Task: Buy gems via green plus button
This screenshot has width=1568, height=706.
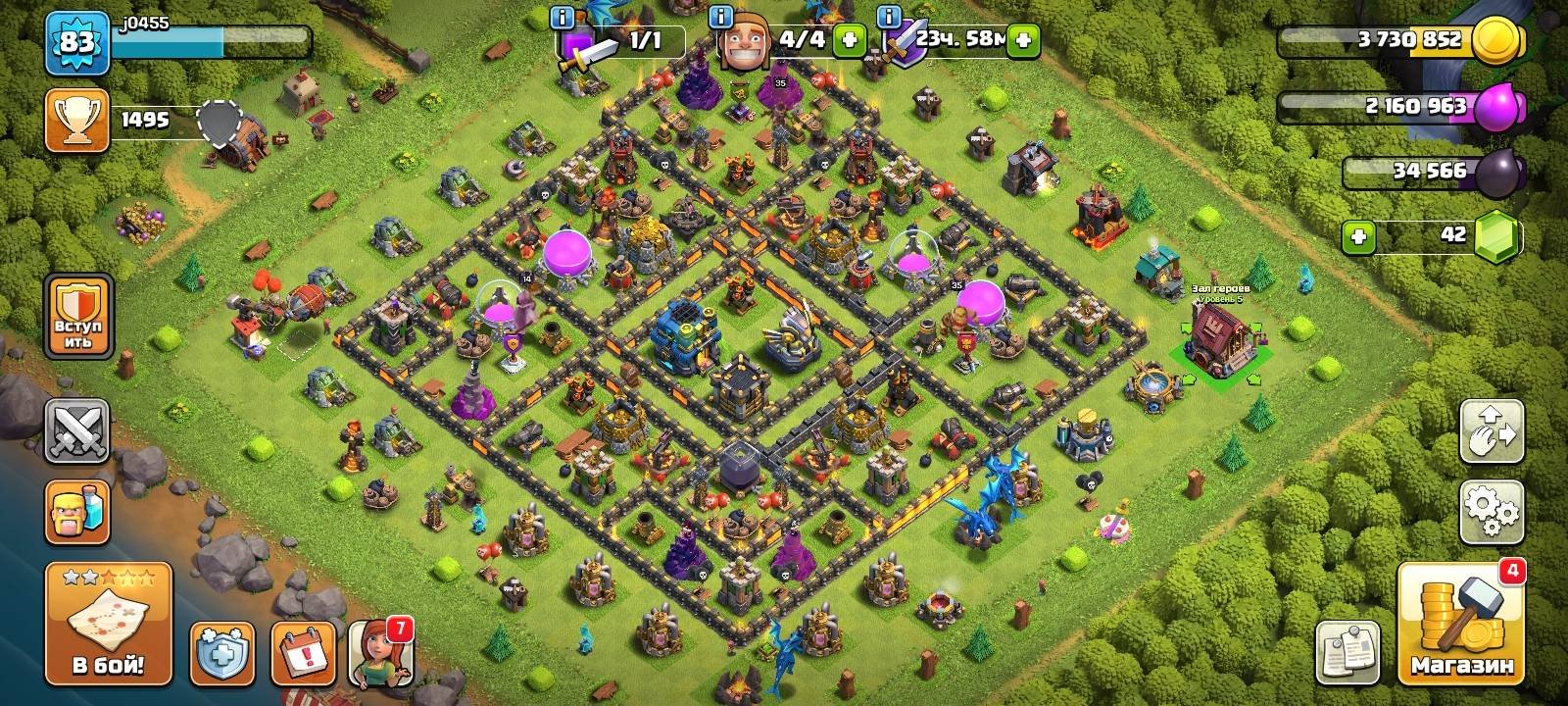Action: [x=1357, y=235]
